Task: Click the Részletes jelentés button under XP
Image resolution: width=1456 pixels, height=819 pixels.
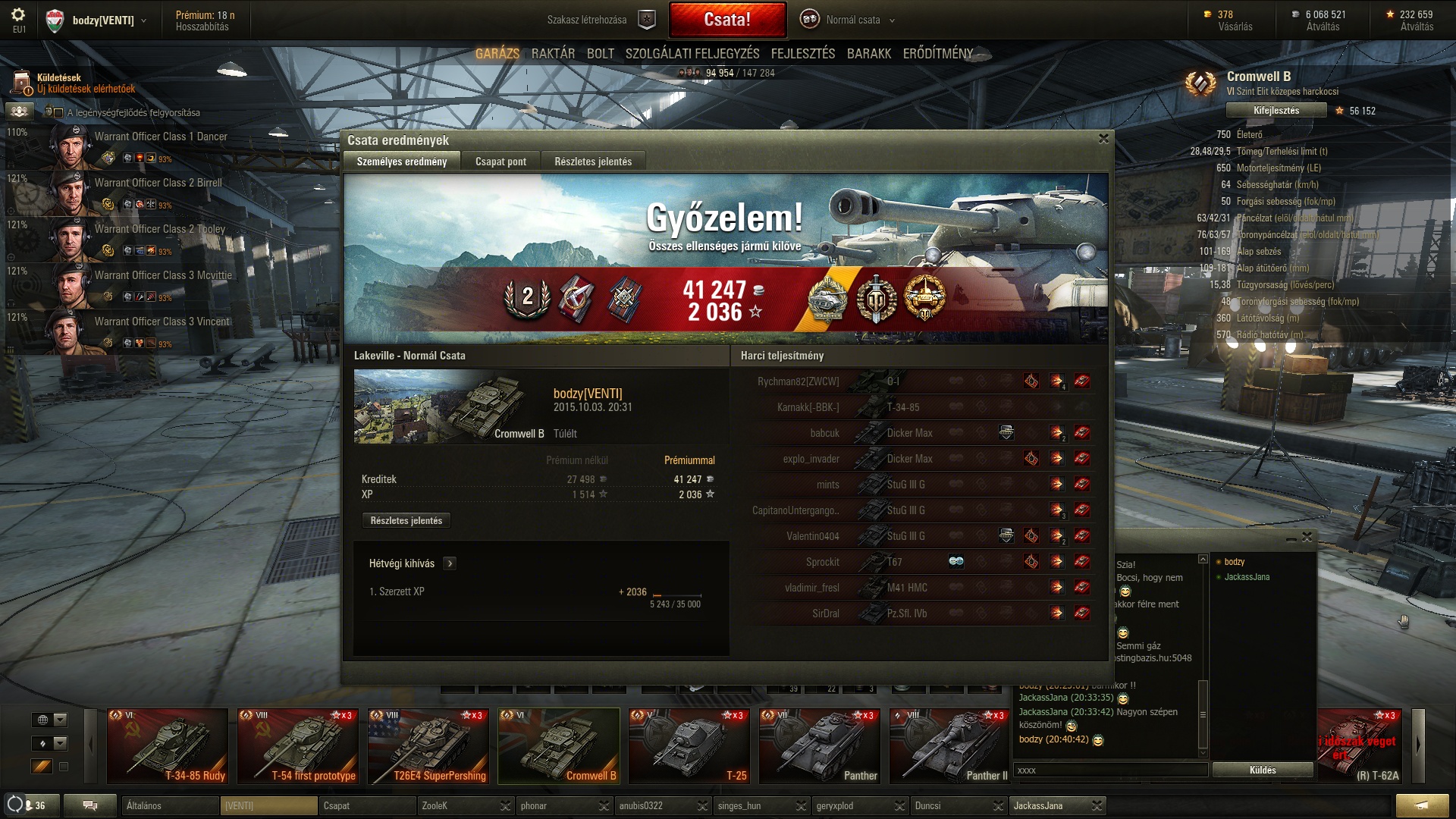Action: [x=406, y=521]
